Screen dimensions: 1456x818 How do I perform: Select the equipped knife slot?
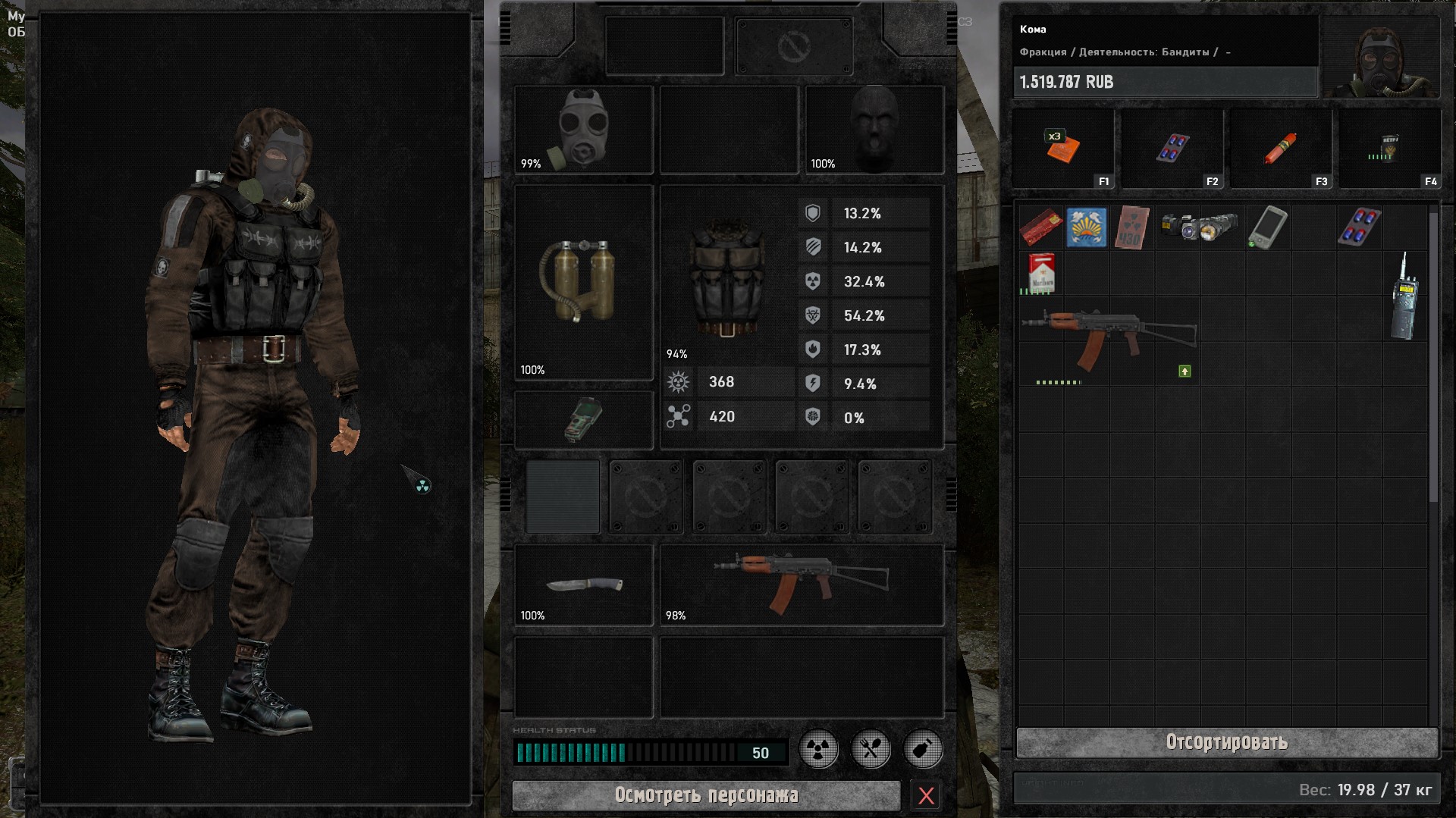click(583, 585)
